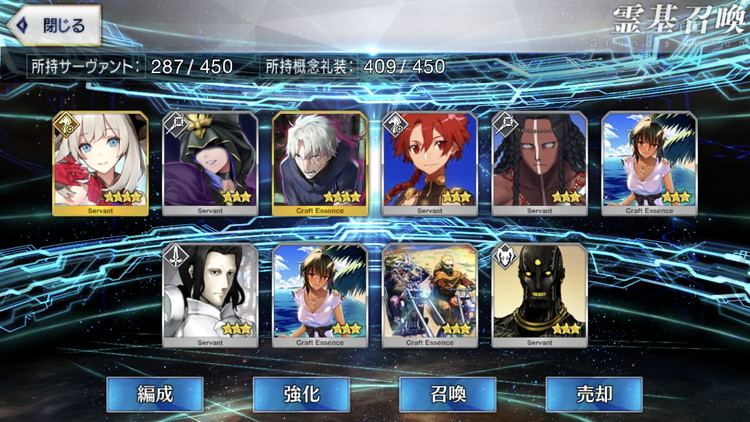Screen dimensions: 750x422
Task: Select the red-haired braided servant card
Action: (x=430, y=162)
